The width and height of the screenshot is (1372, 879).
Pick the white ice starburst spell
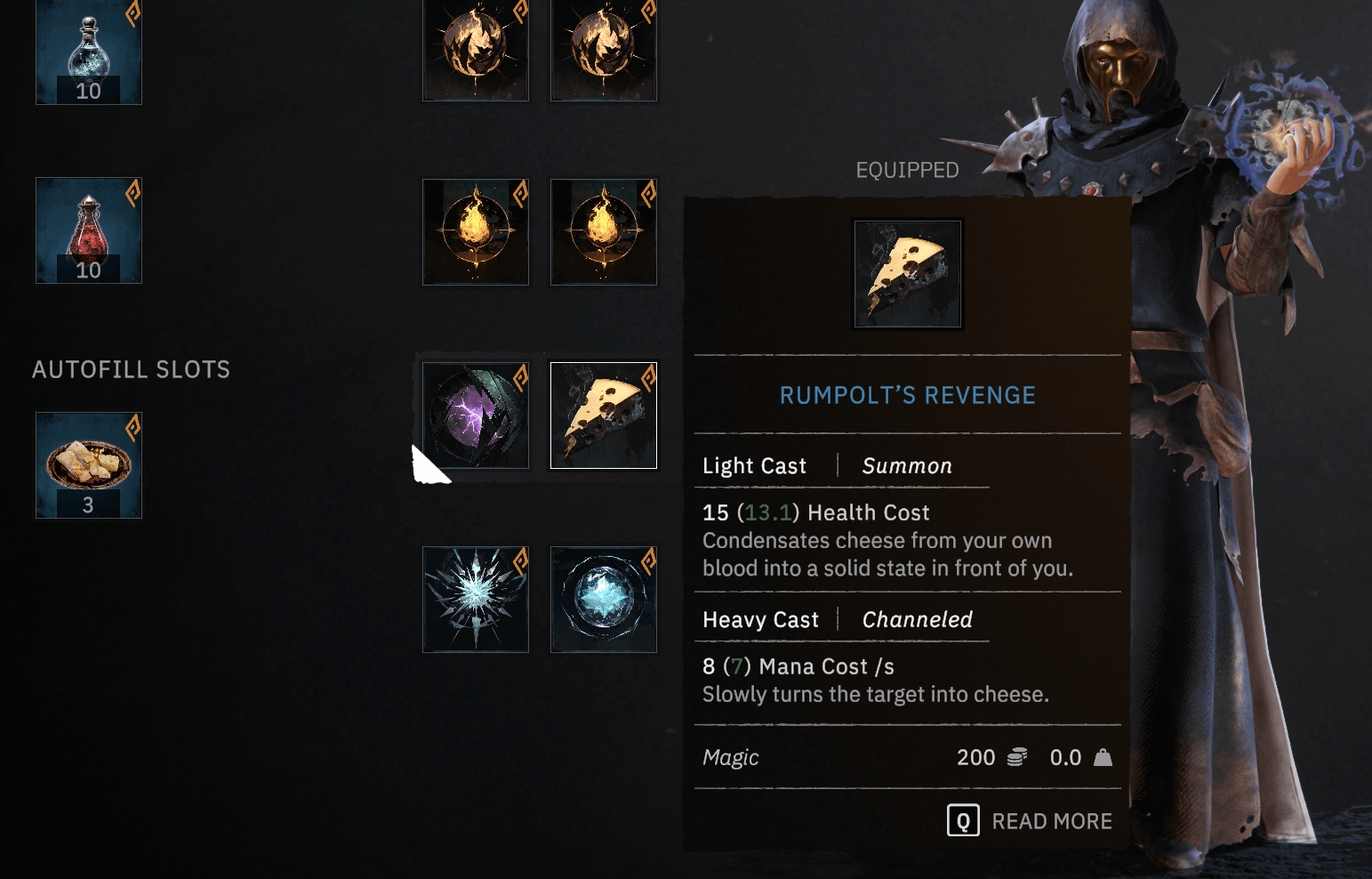point(475,599)
